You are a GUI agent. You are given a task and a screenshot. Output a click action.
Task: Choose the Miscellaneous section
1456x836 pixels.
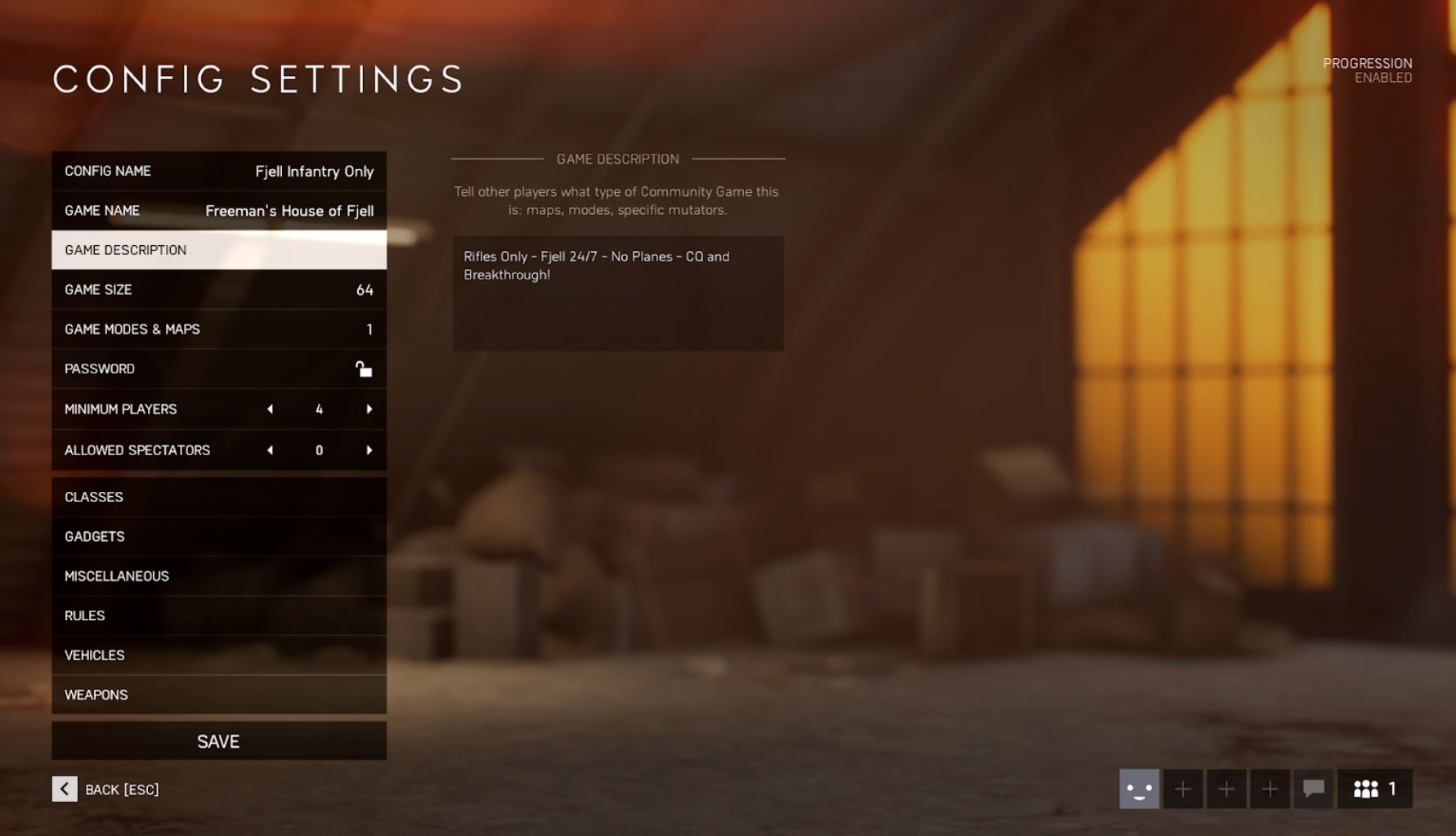point(218,576)
